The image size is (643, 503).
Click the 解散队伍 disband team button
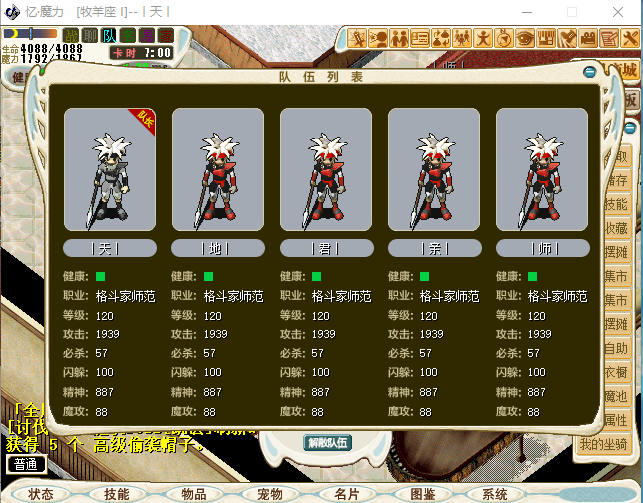pos(327,443)
